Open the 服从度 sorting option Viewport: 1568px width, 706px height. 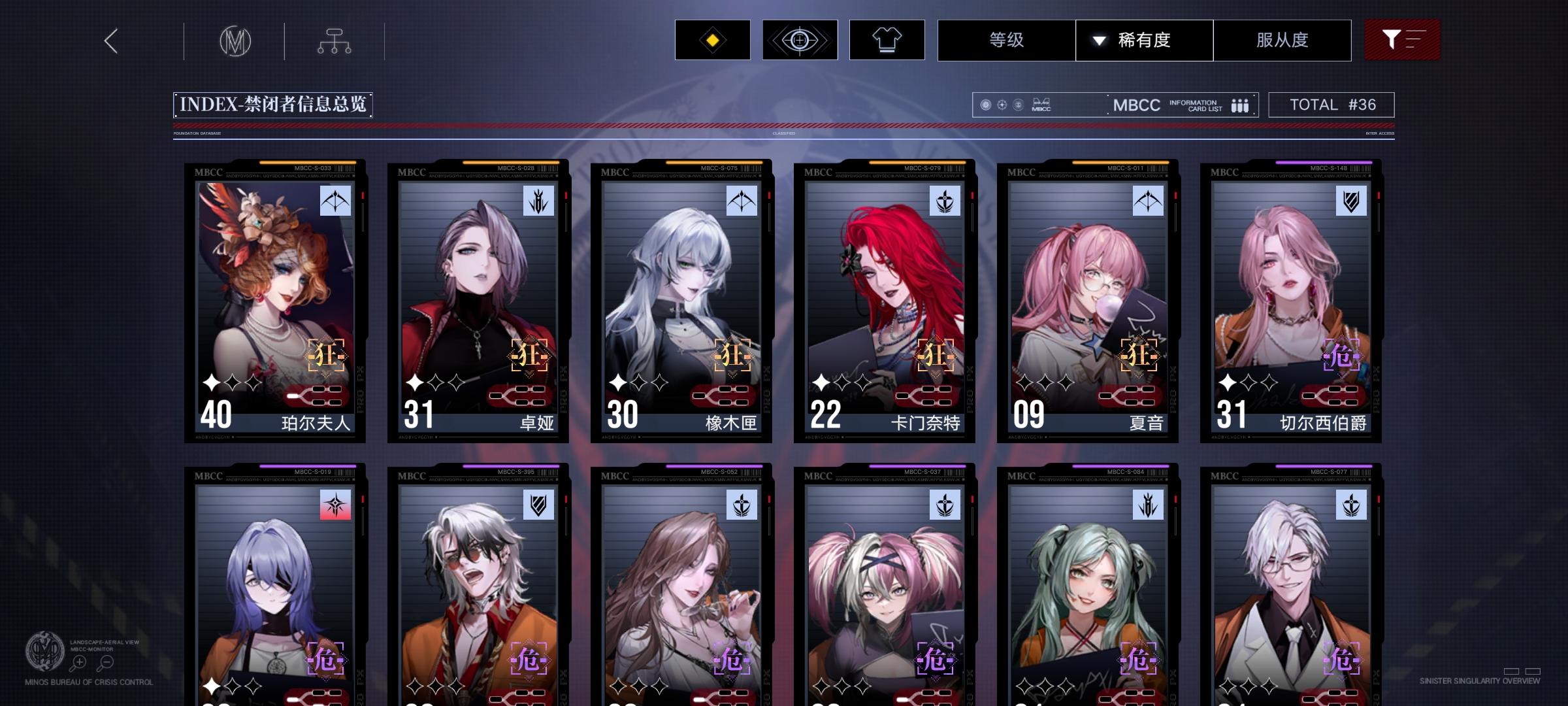(x=1282, y=40)
